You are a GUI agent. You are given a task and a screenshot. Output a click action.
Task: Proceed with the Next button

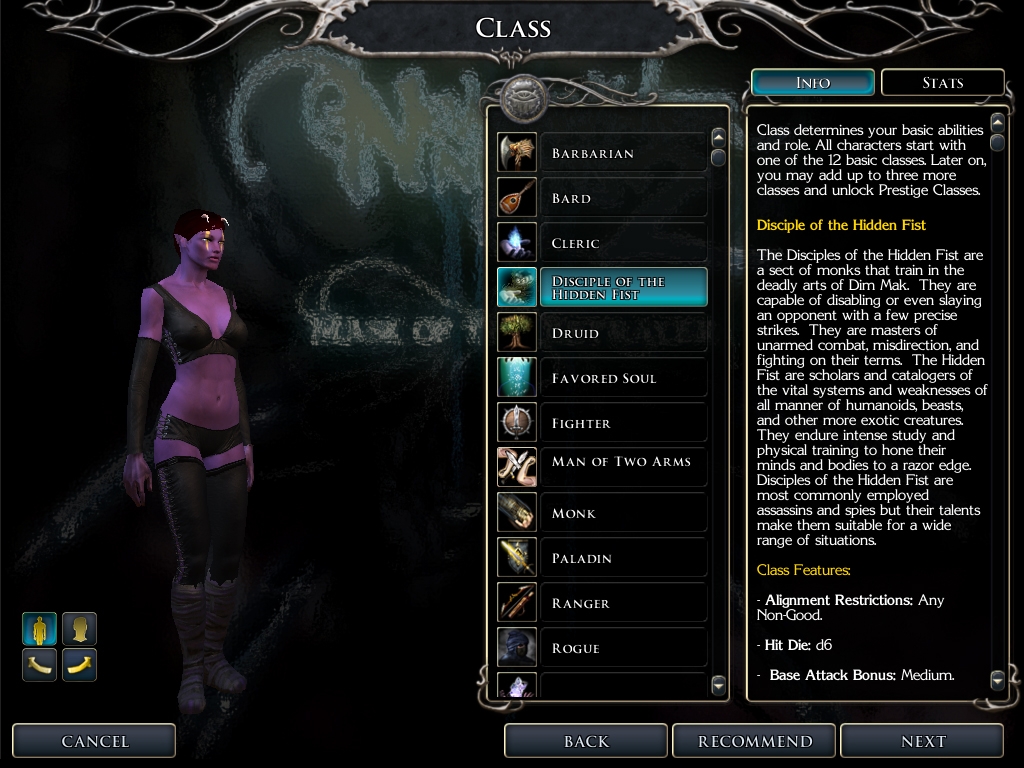(x=922, y=741)
